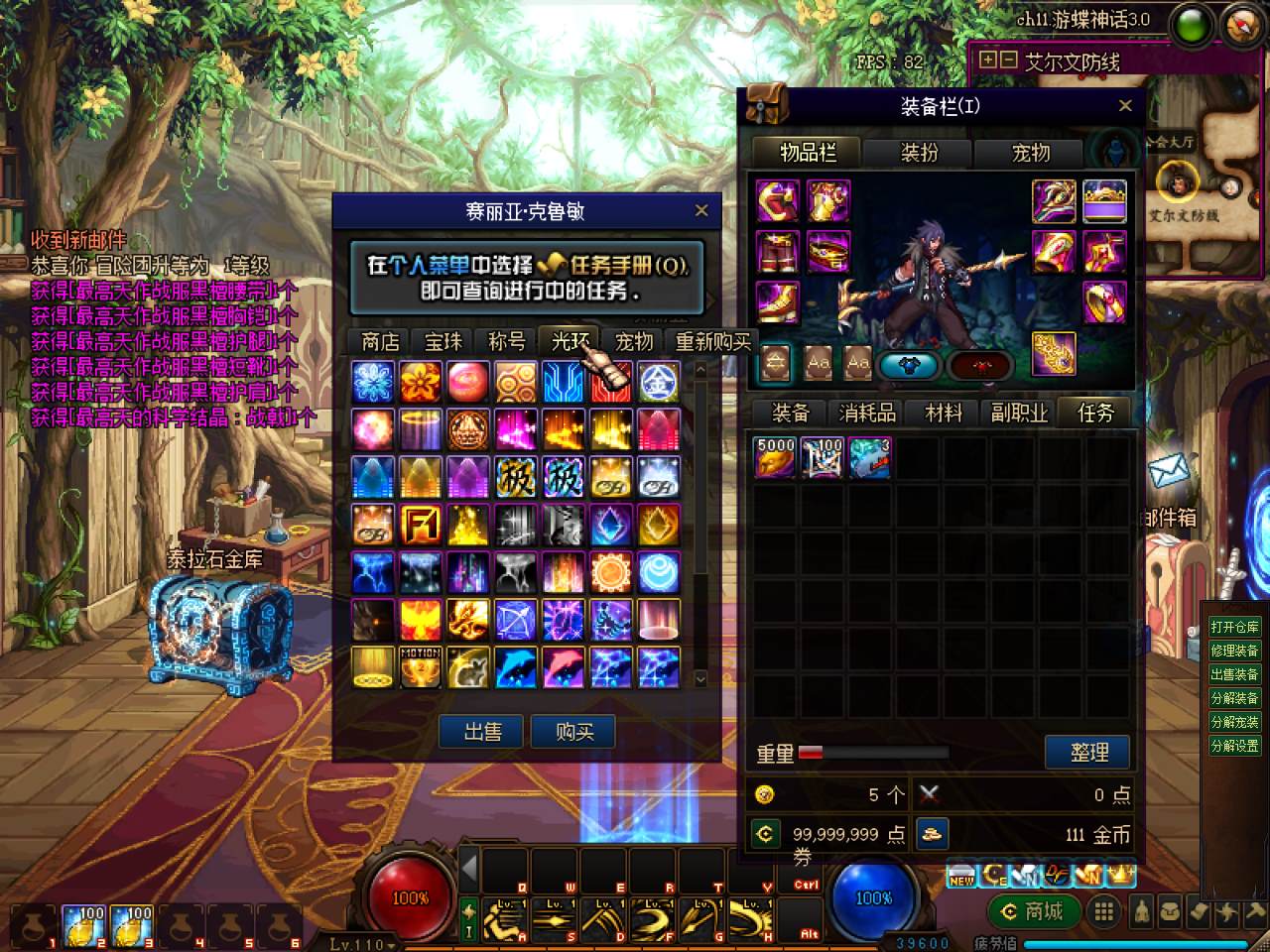The width and height of the screenshot is (1270, 952).
Task: Switch to the 商店 shop tab
Action: [380, 342]
